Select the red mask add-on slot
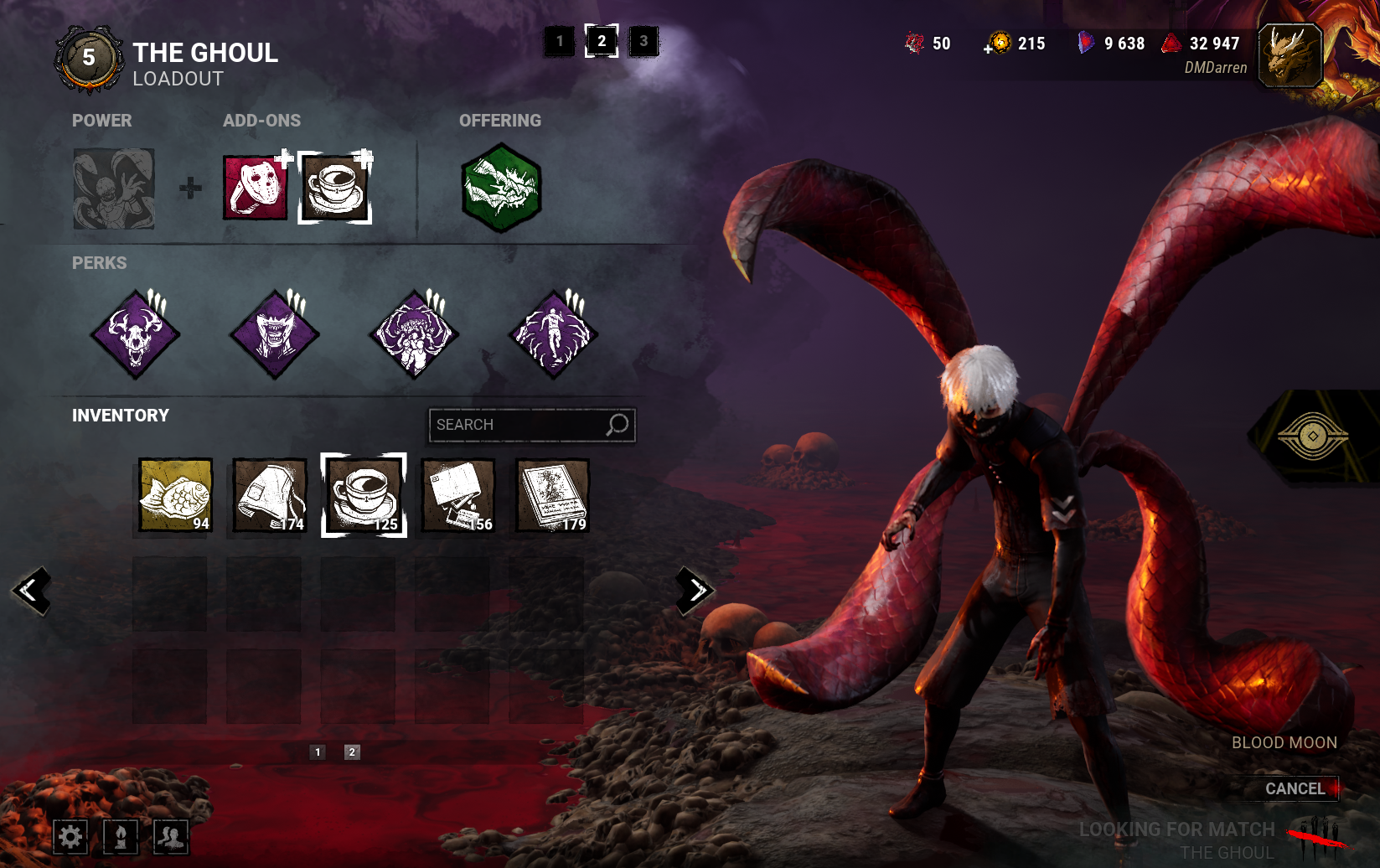The height and width of the screenshot is (868, 1380). [x=255, y=188]
